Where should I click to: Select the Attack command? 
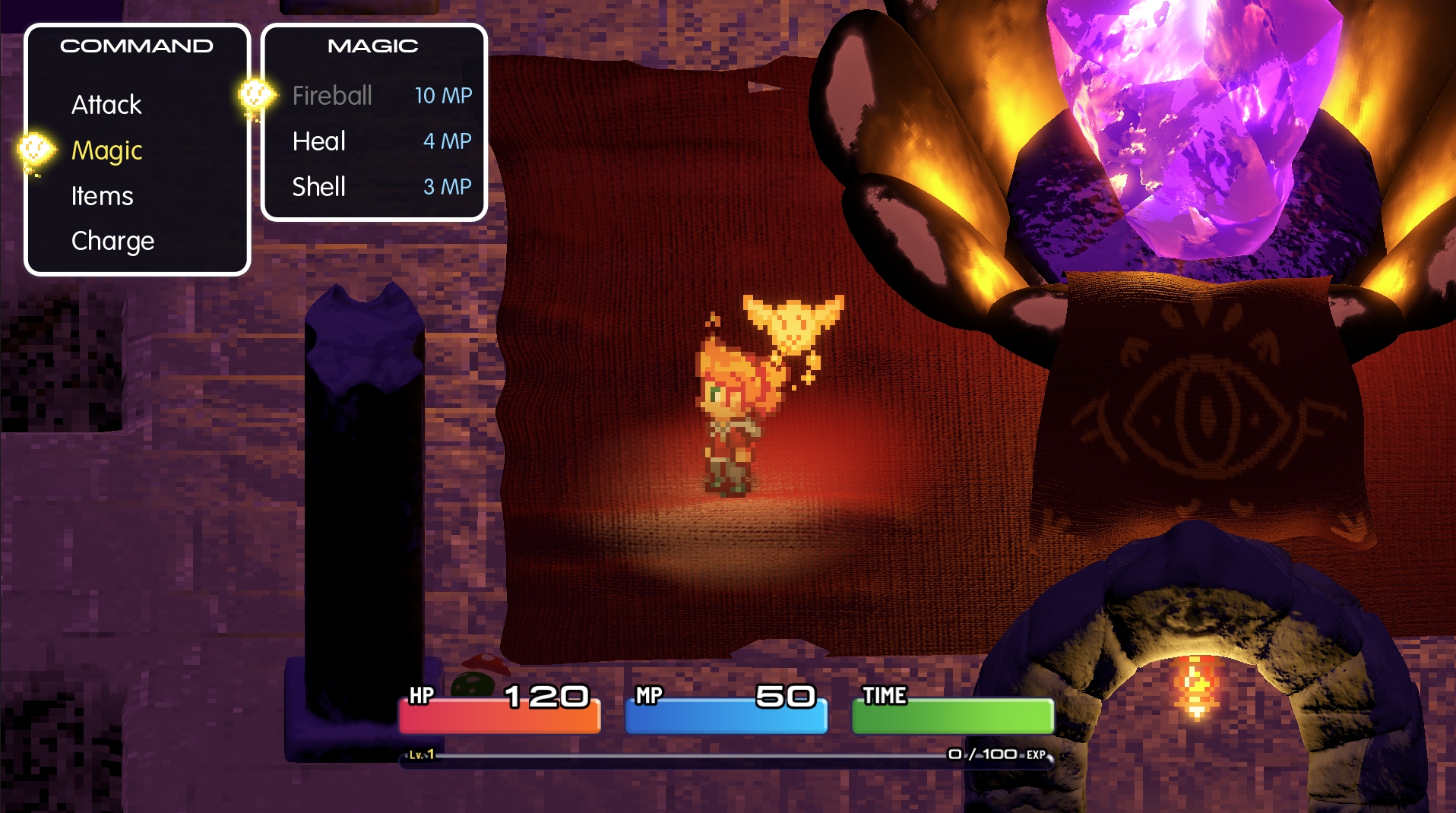[x=106, y=105]
